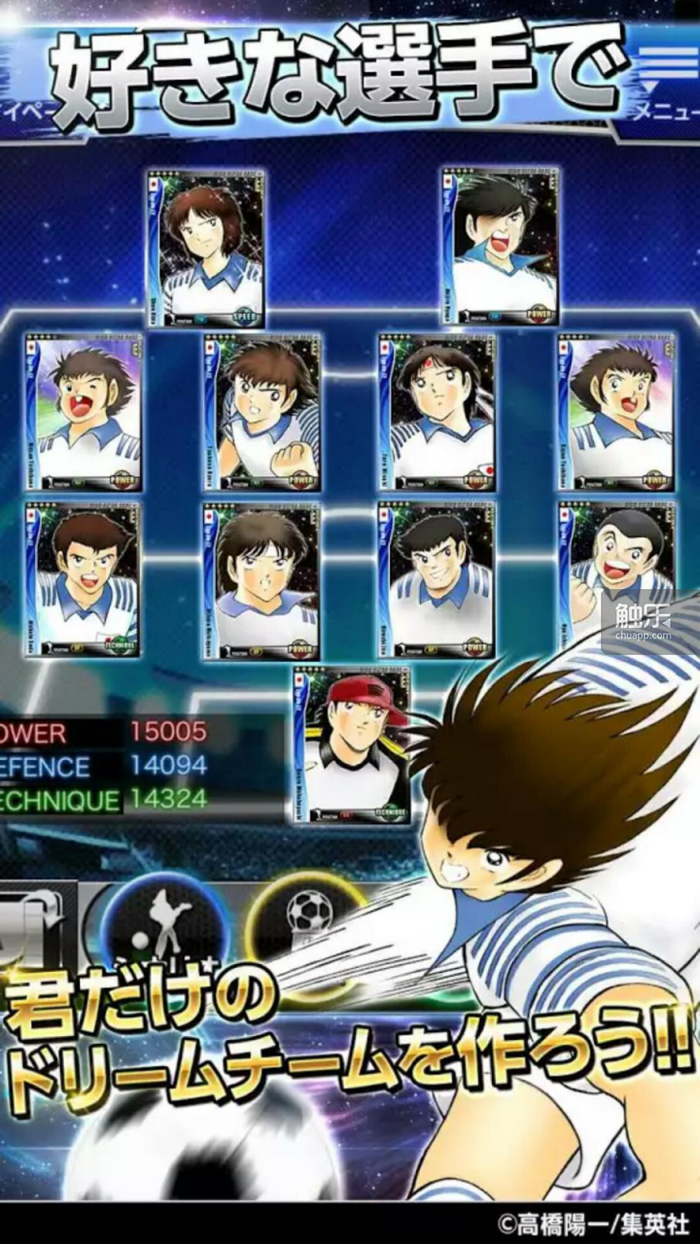
Task: Pick the midfielder card with clenched fist
Action: [x=261, y=412]
